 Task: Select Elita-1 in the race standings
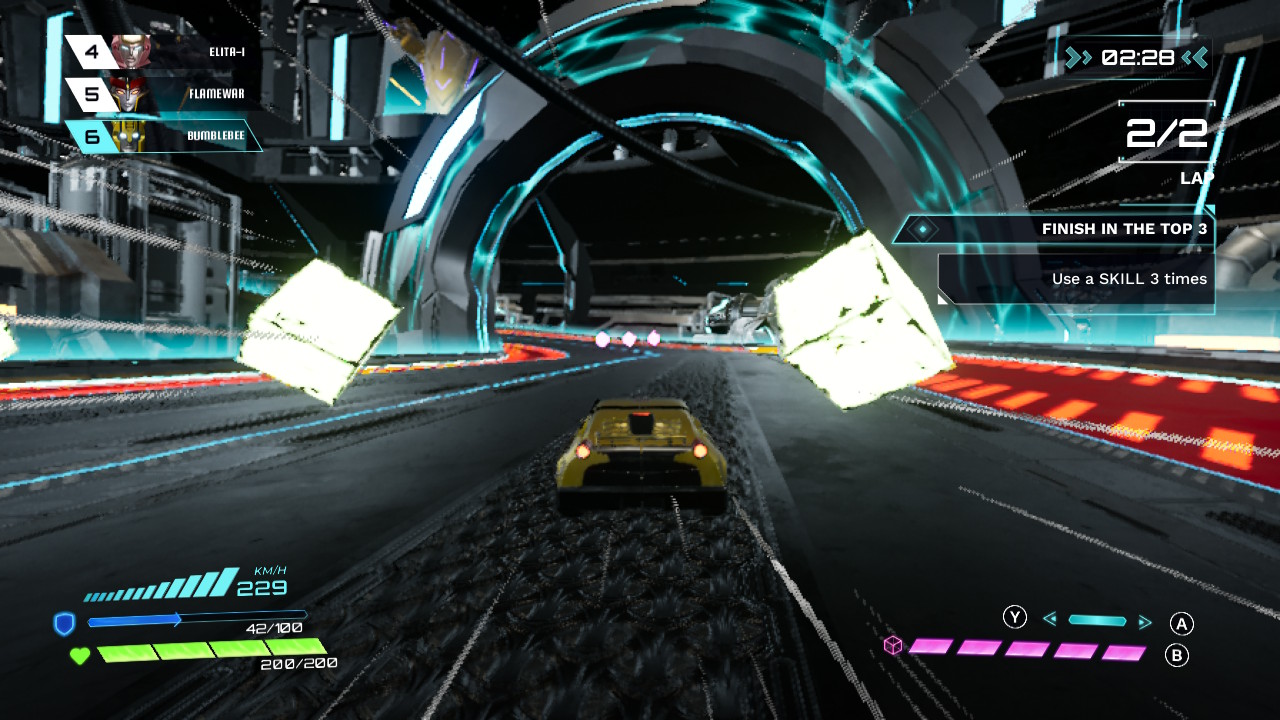160,51
